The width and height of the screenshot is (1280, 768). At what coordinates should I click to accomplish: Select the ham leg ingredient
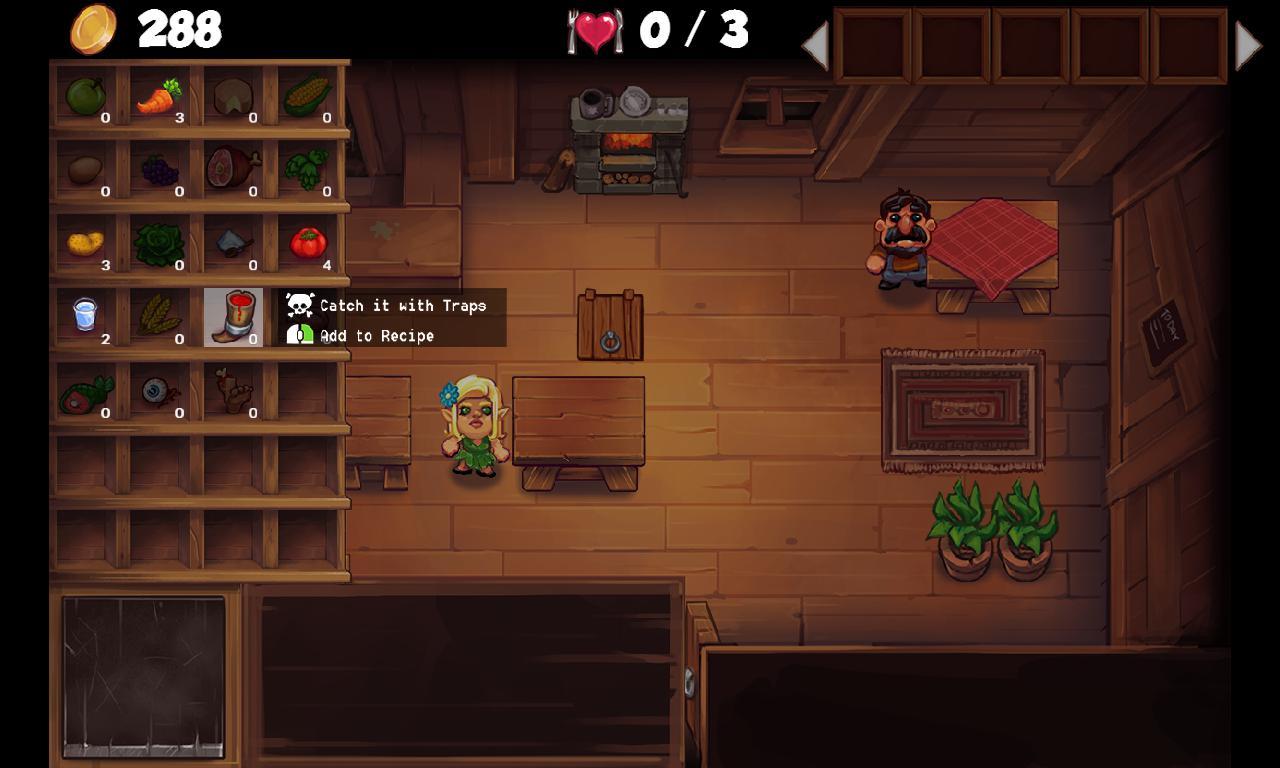click(230, 168)
